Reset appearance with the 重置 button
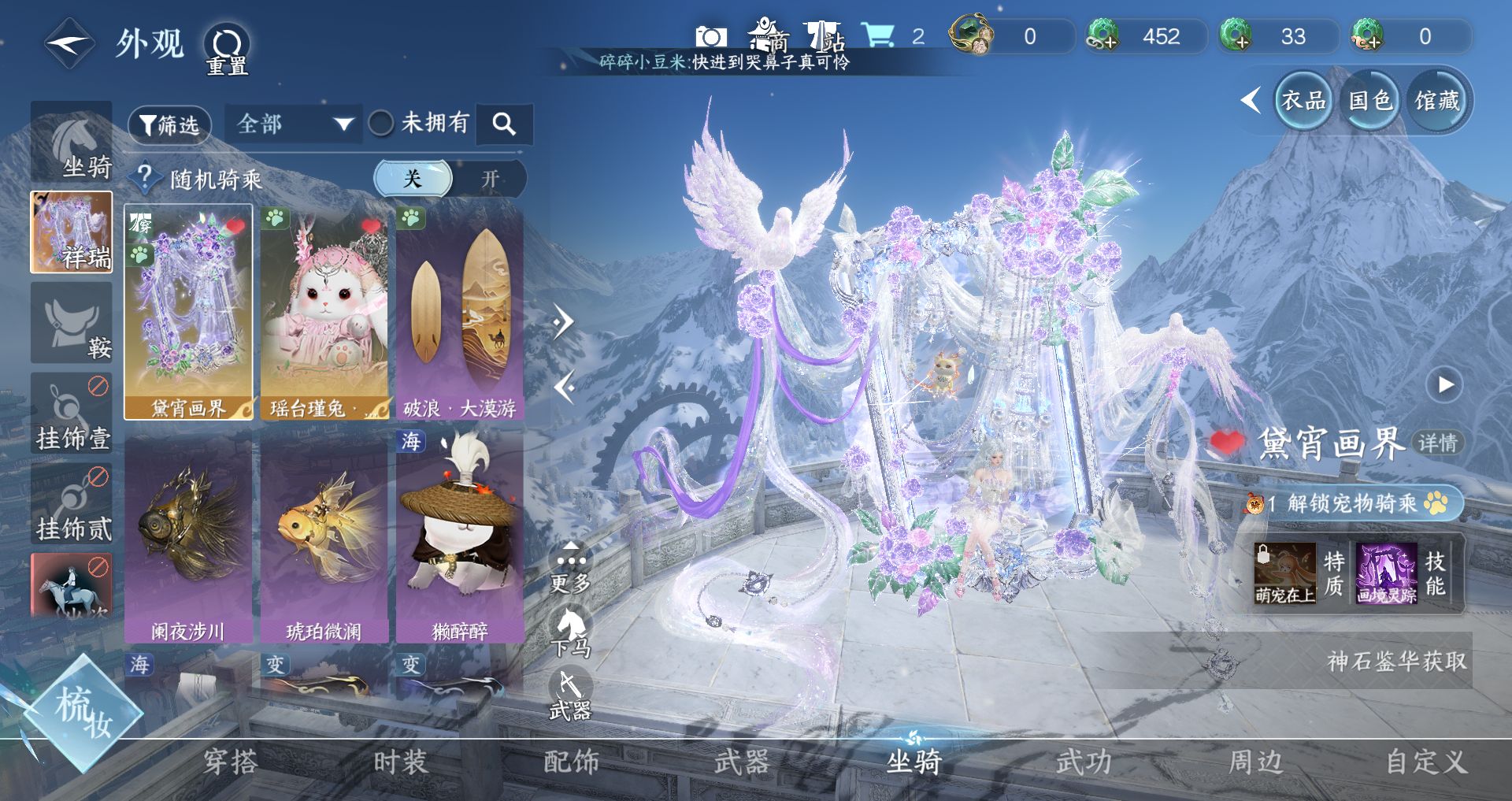The image size is (1512, 801). [227, 49]
